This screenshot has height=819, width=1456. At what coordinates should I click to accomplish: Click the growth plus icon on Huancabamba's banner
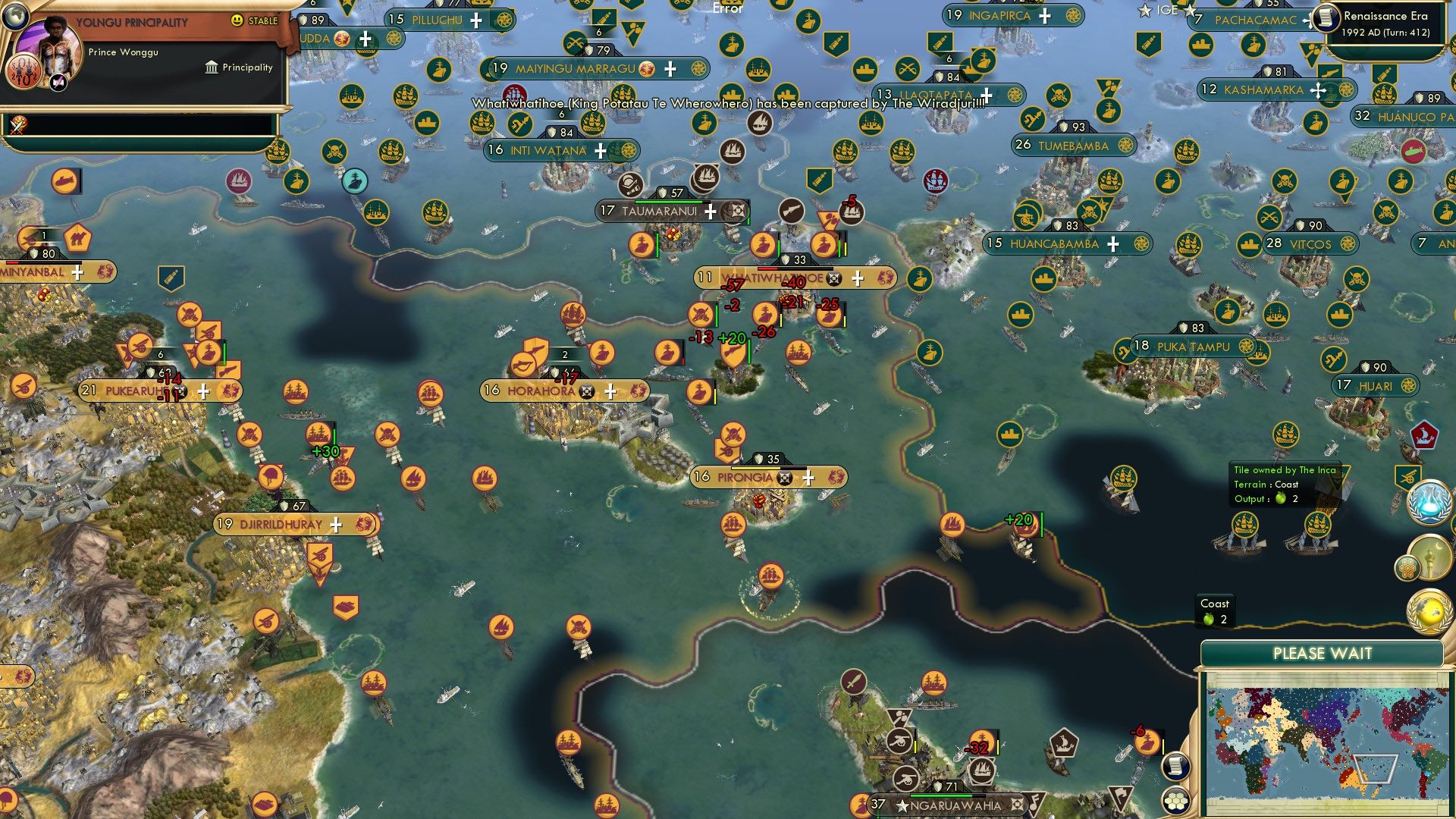[x=1112, y=244]
